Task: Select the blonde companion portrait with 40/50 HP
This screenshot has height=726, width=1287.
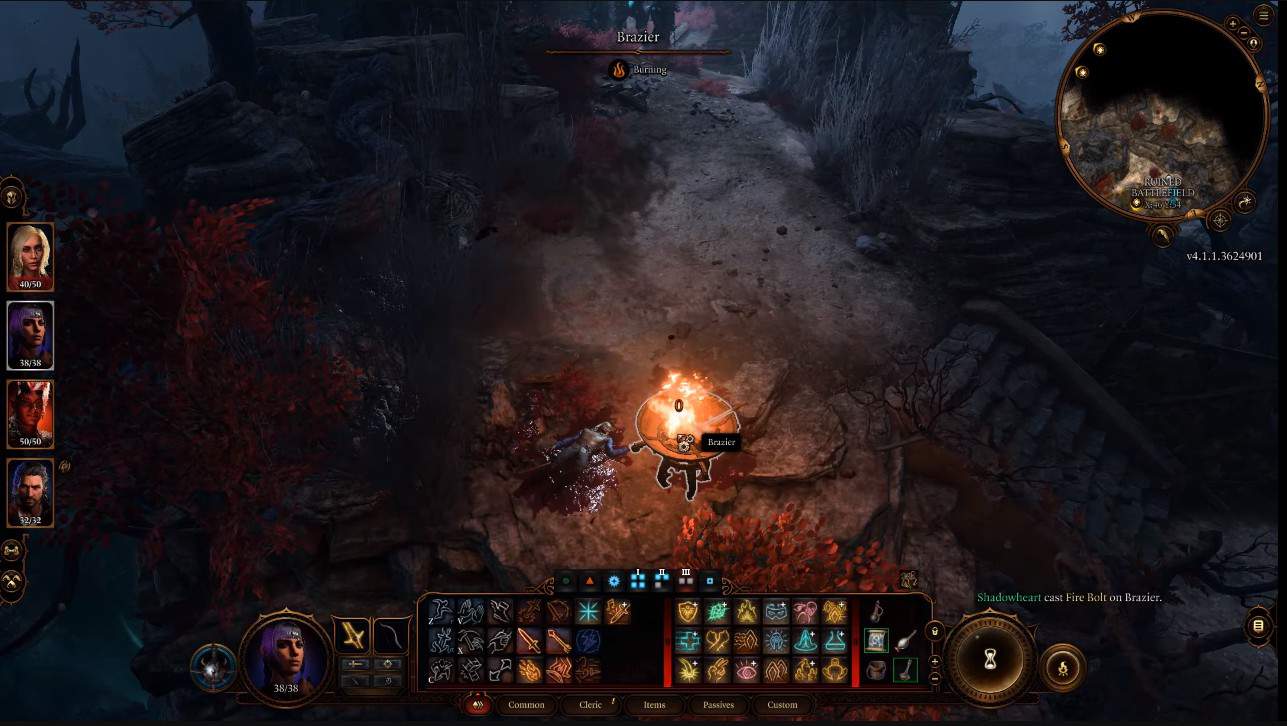Action: [30, 254]
